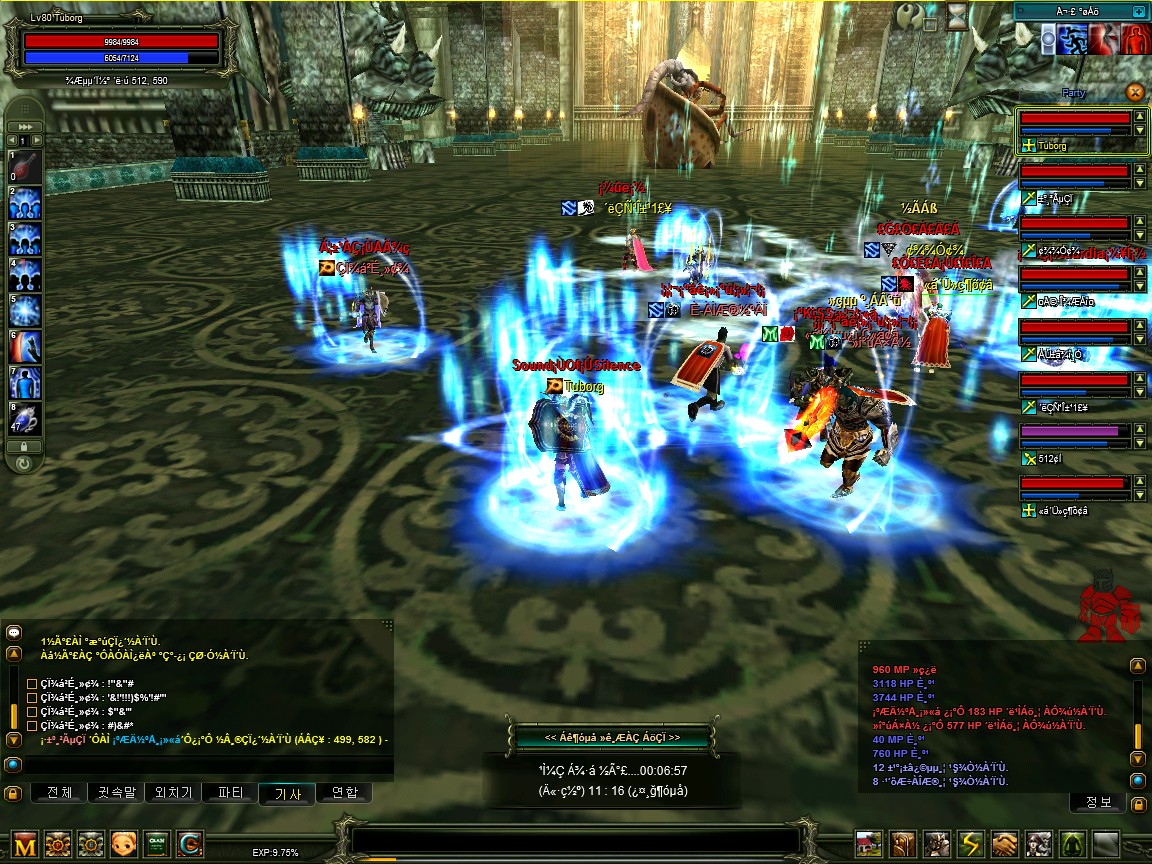Open the 귓속말 whisper chat tab
The image size is (1152, 864).
(x=116, y=793)
